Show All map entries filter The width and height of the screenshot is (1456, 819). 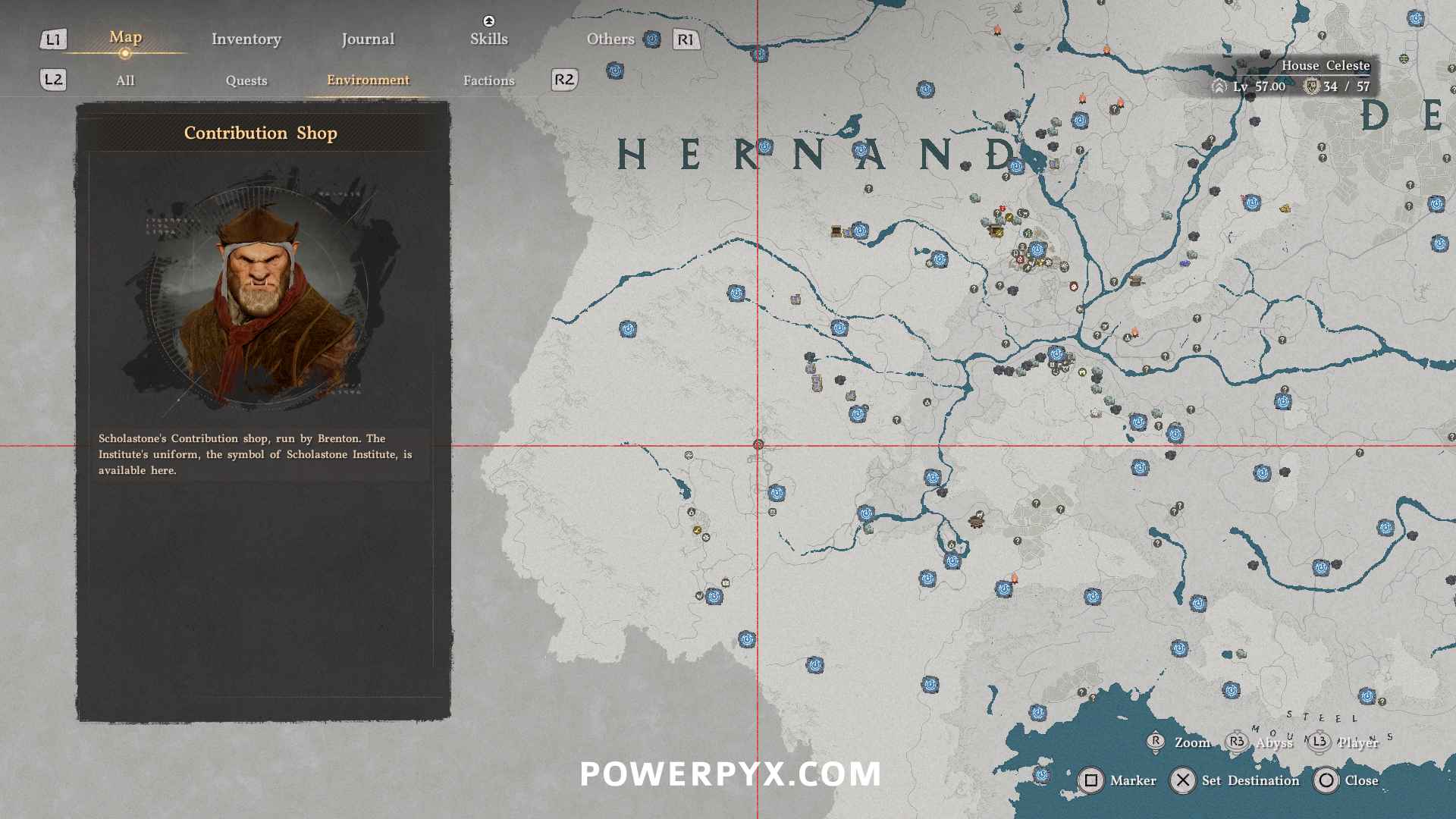click(x=125, y=80)
